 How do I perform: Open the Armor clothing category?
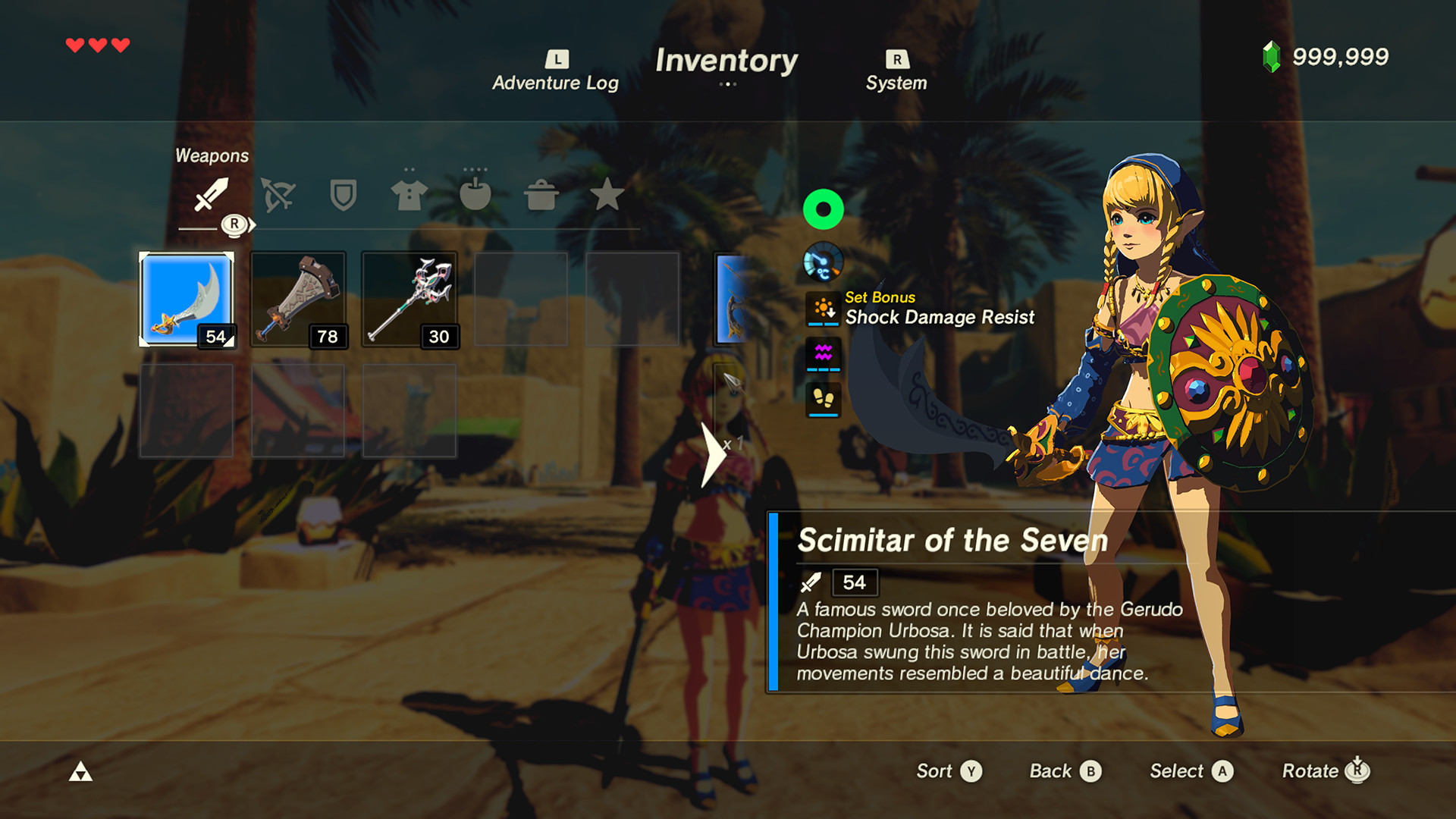(x=408, y=196)
